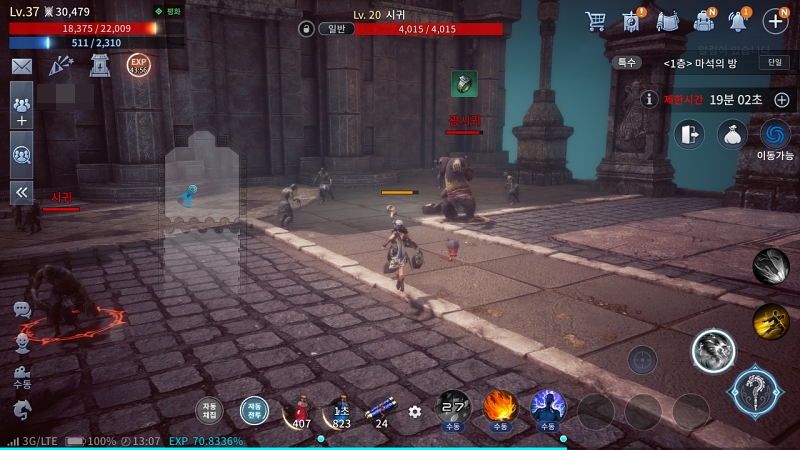Use the blue swirl teleport button
The height and width of the screenshot is (450, 800).
pos(775,134)
